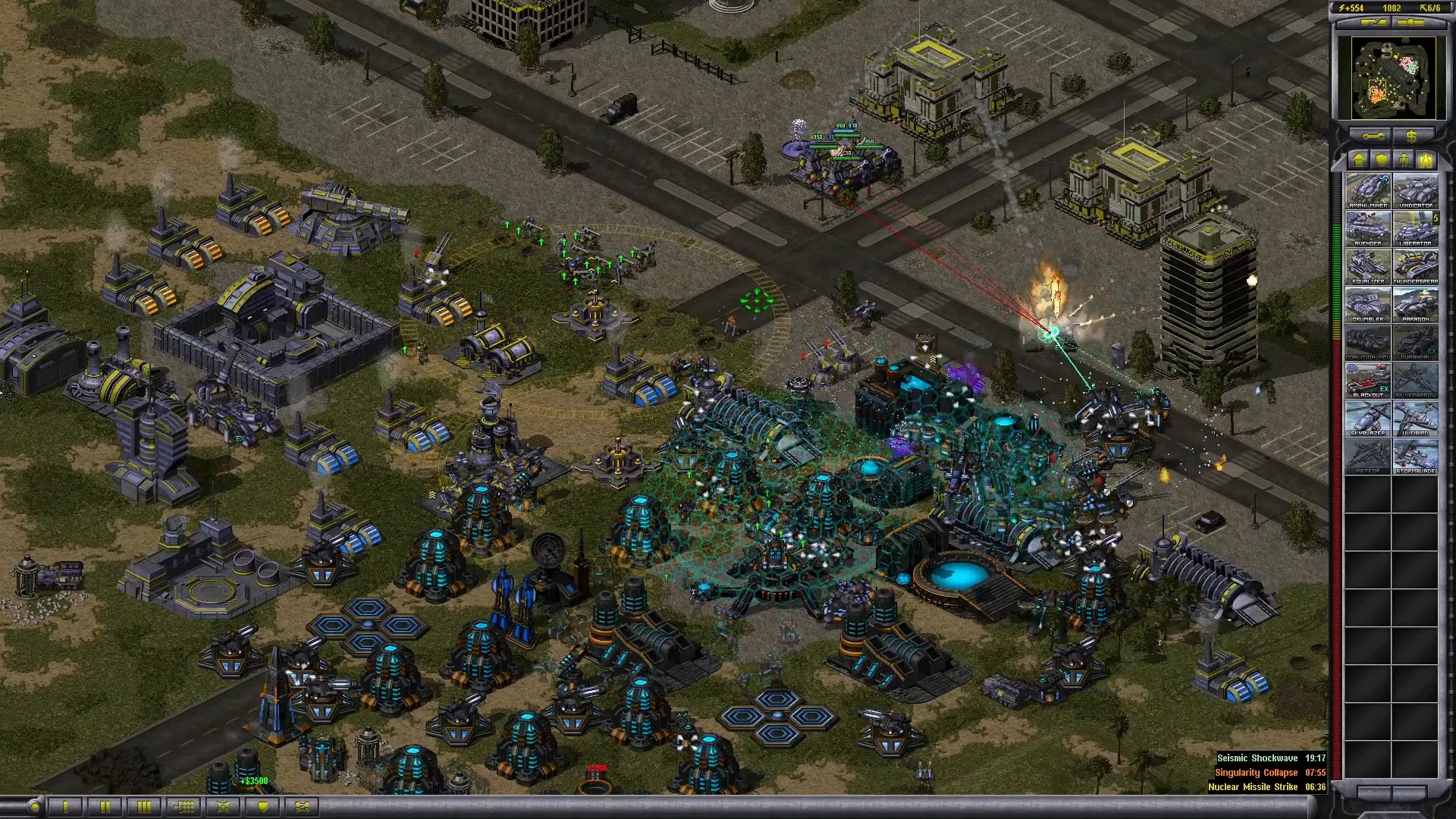This screenshot has width=1456, height=819.
Task: Select the Liberator build cameo
Action: tap(1415, 228)
